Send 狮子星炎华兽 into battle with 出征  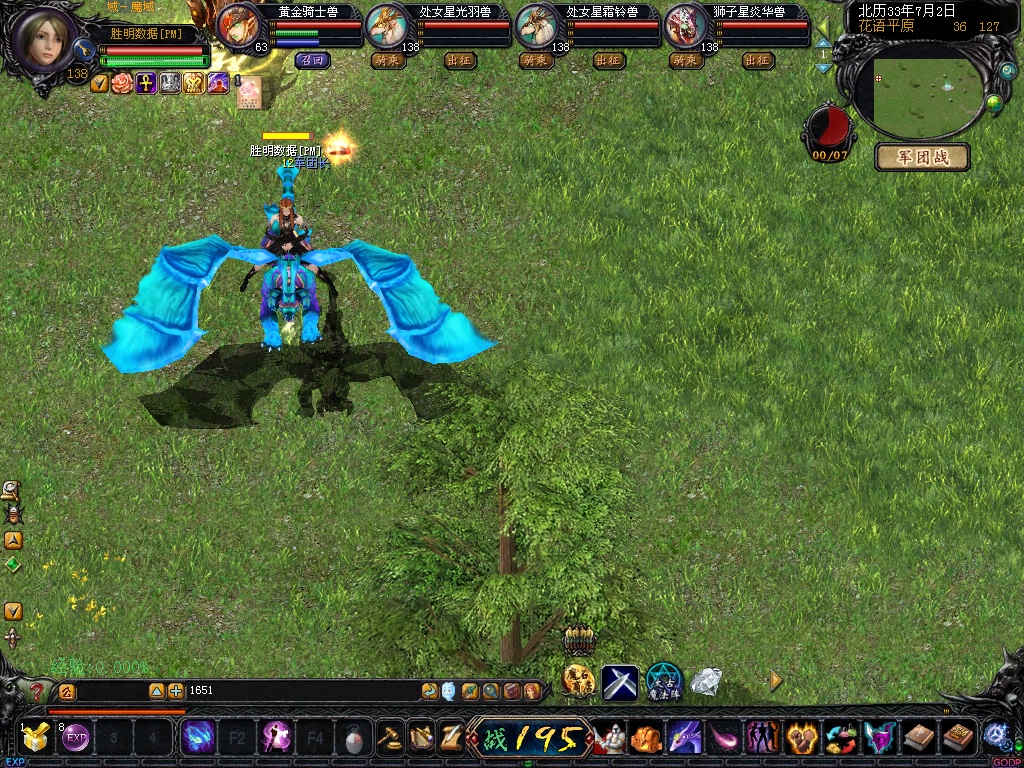click(758, 60)
